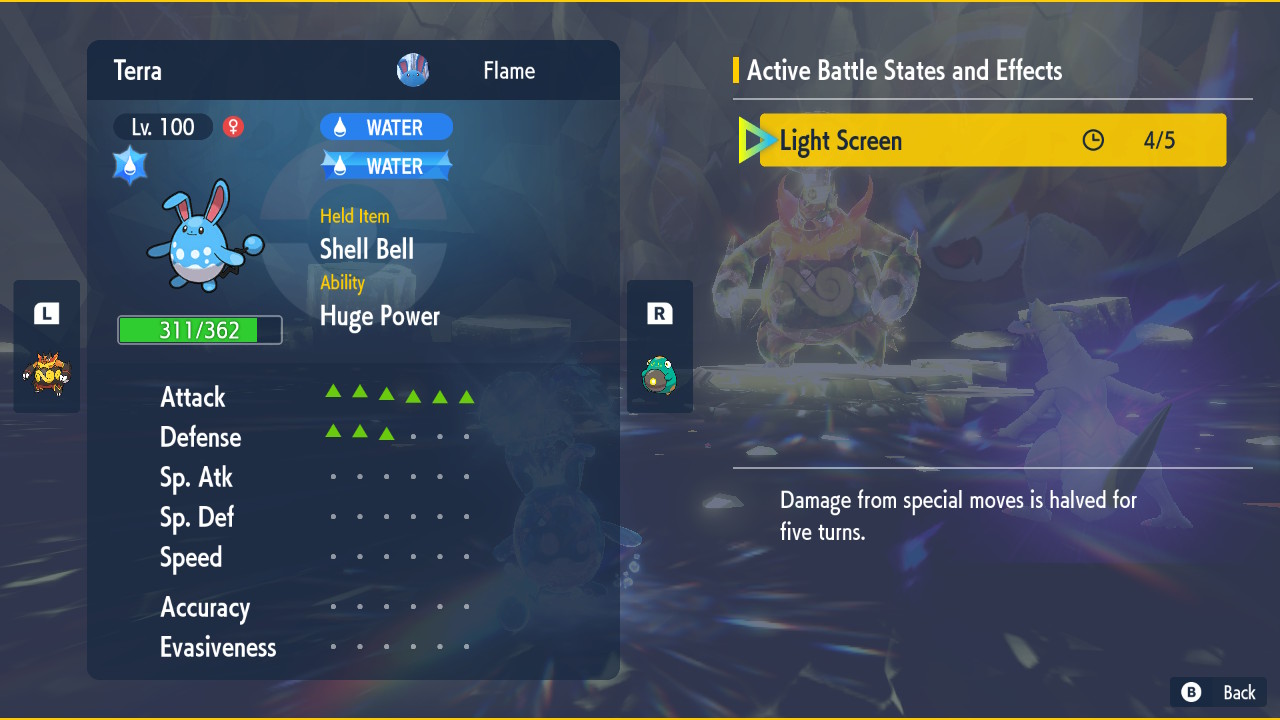The image size is (1280, 720).
Task: Switch to previous Pokémon on left tab
Action: click(46, 346)
